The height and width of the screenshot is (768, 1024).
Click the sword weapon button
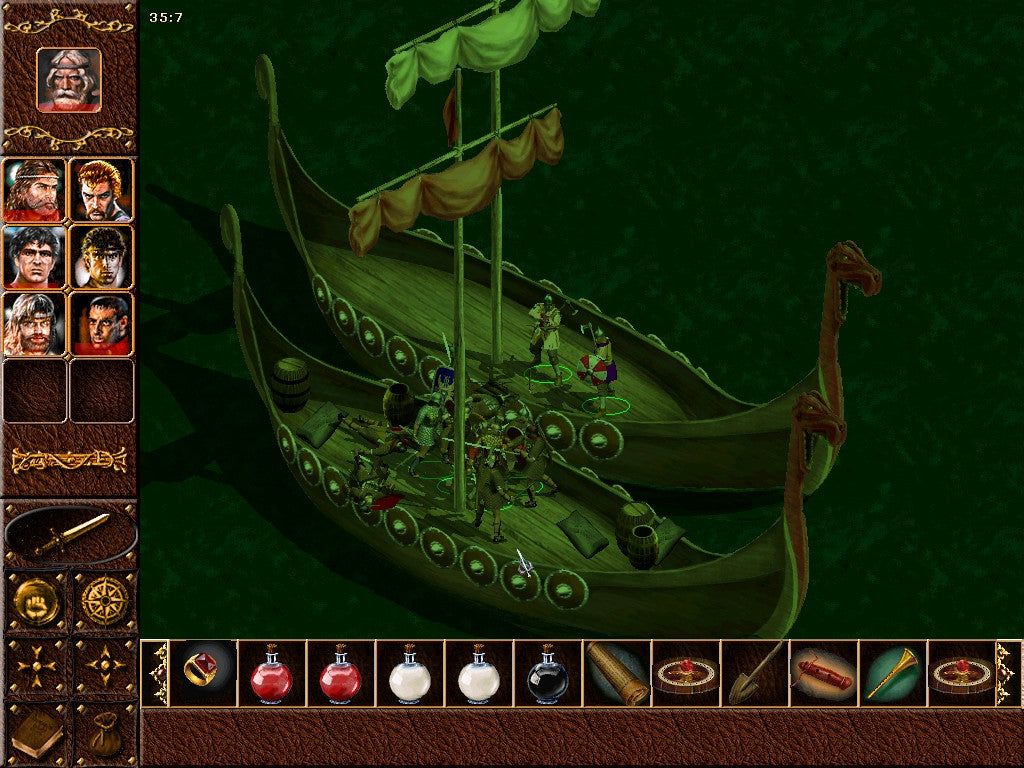(x=70, y=535)
